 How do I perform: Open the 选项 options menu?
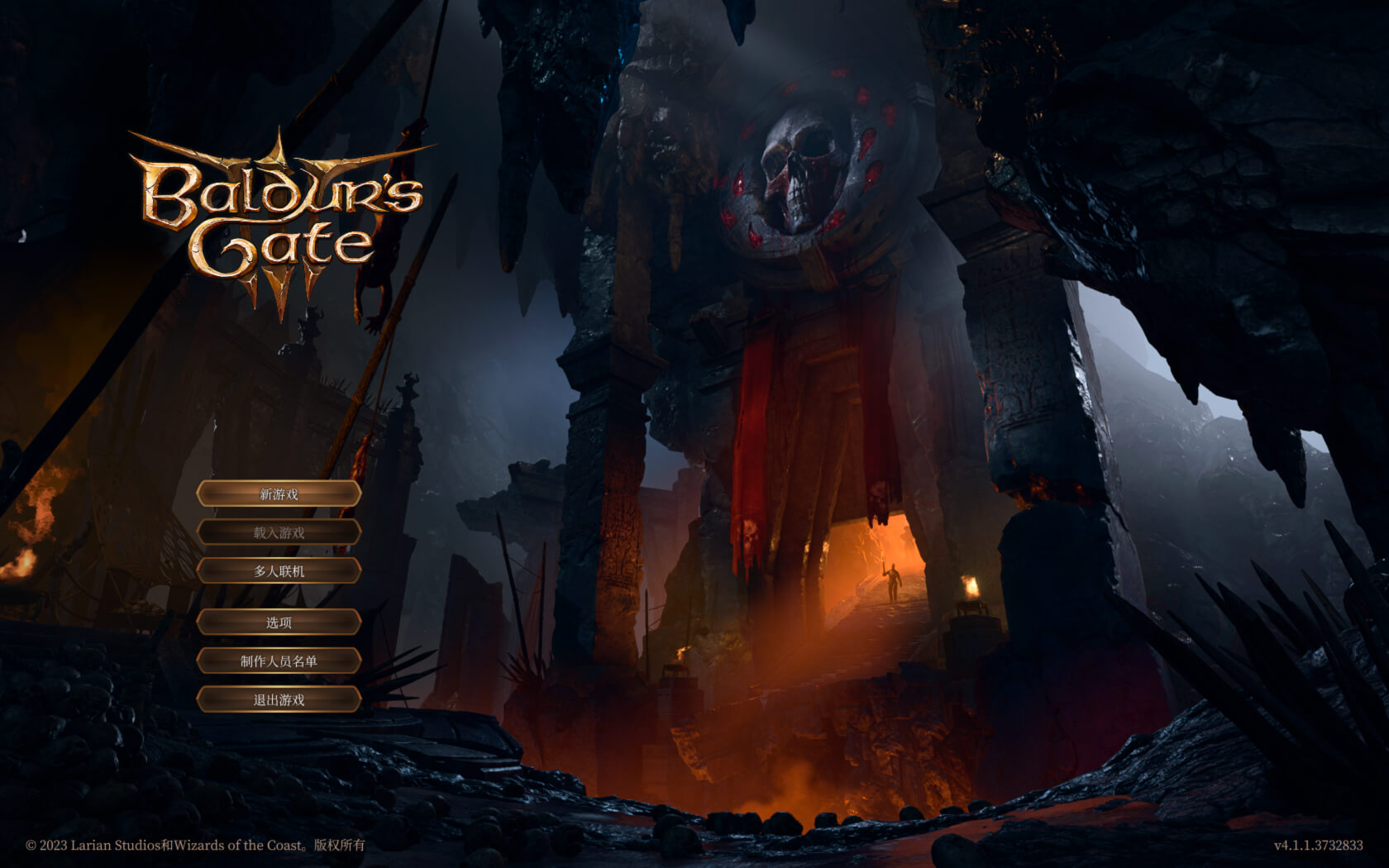click(x=279, y=622)
